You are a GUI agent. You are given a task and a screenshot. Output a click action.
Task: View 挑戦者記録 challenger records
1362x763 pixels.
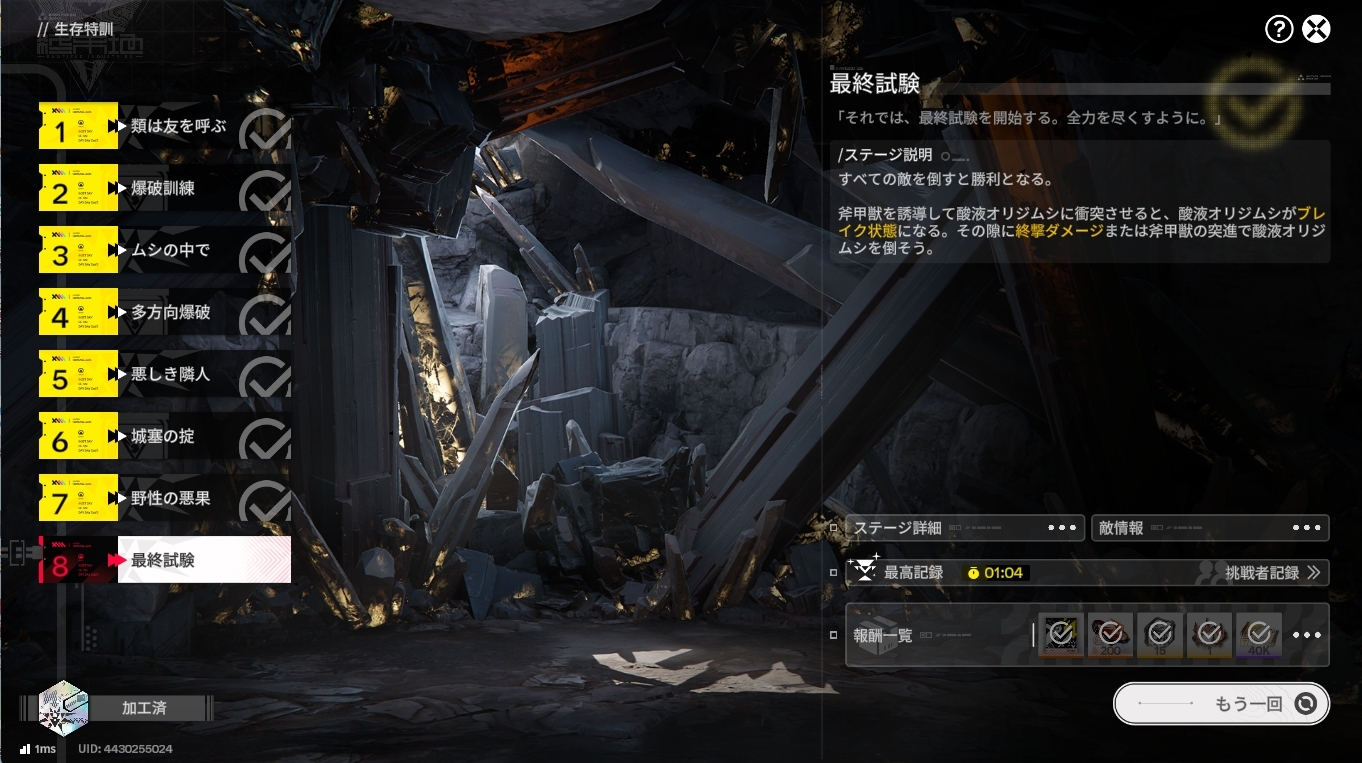click(1272, 573)
